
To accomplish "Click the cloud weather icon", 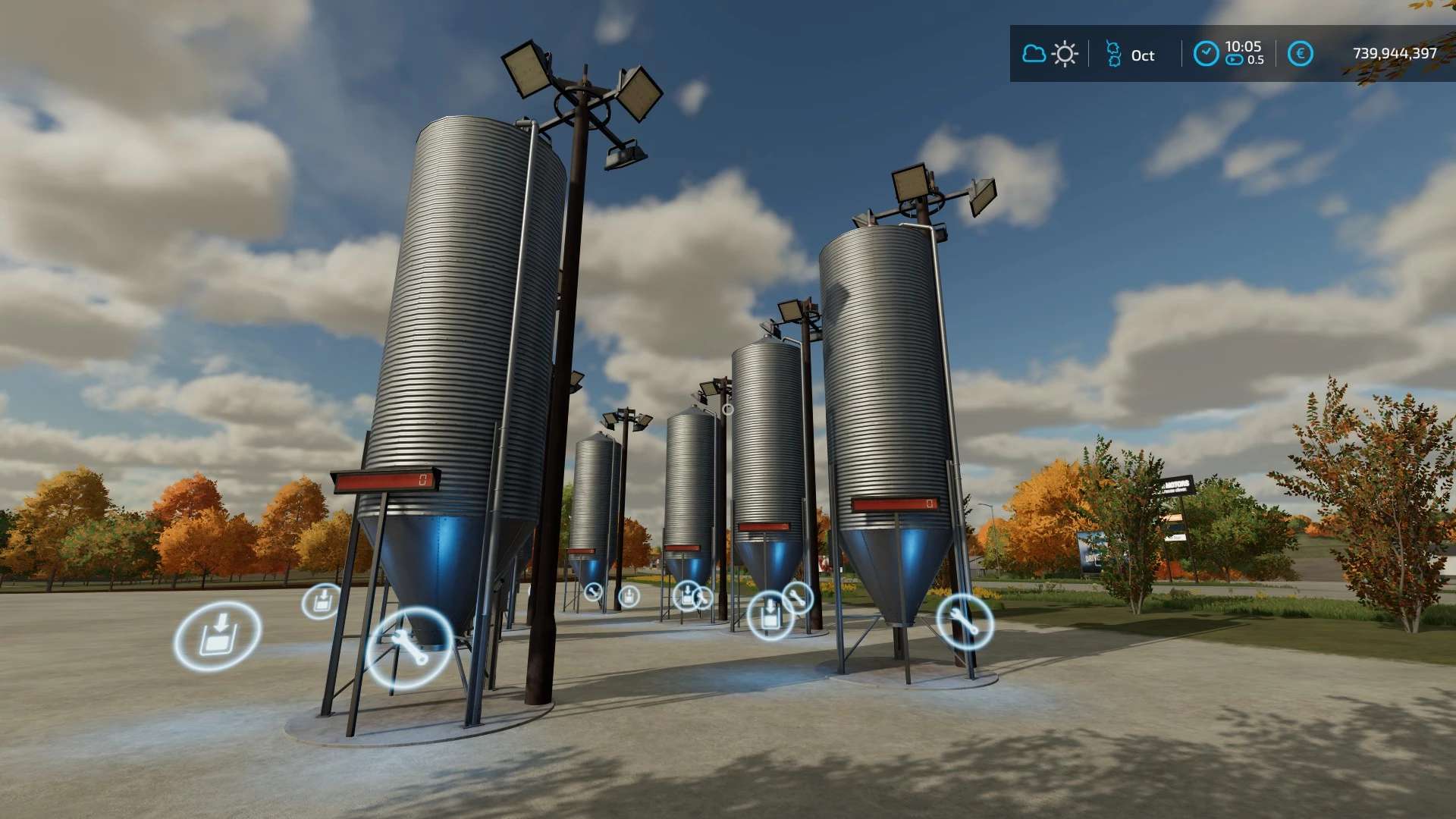I will pos(1034,54).
